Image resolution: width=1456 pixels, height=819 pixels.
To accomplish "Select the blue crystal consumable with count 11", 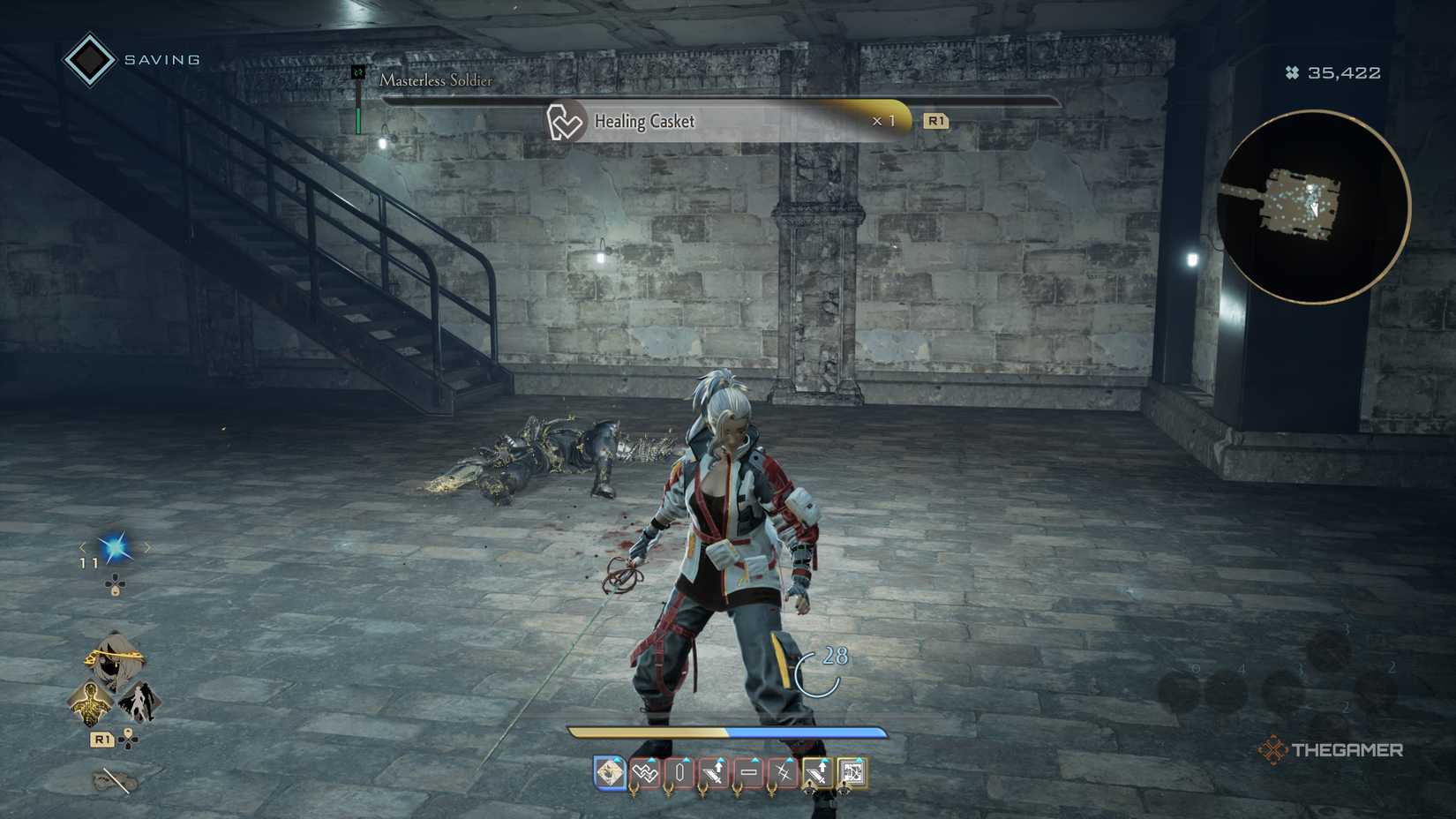I will tap(116, 547).
